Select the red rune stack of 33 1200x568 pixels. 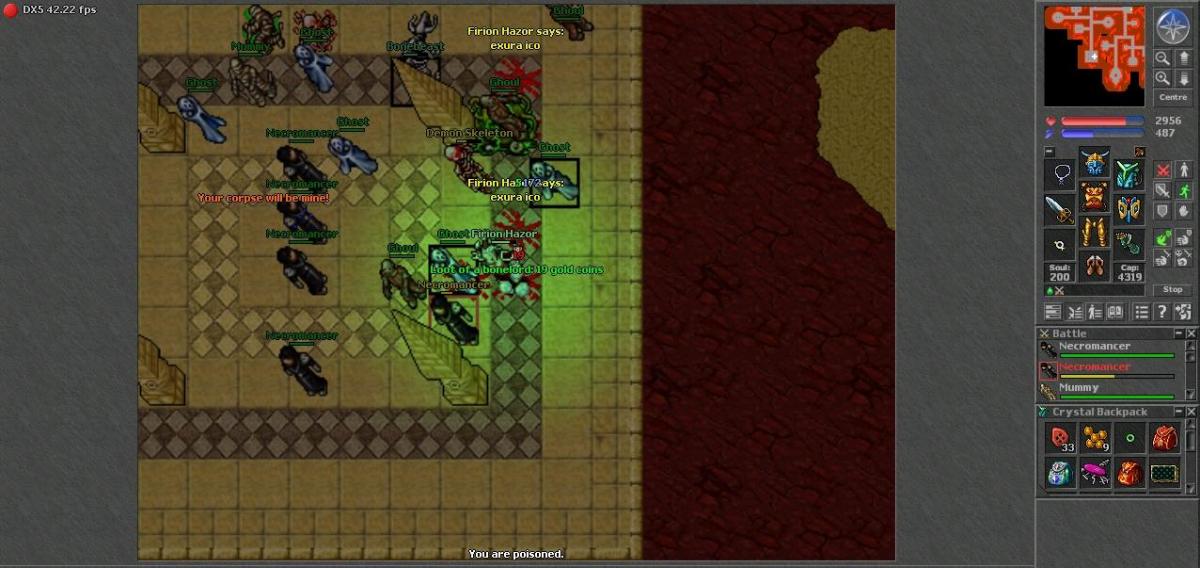(1061, 438)
